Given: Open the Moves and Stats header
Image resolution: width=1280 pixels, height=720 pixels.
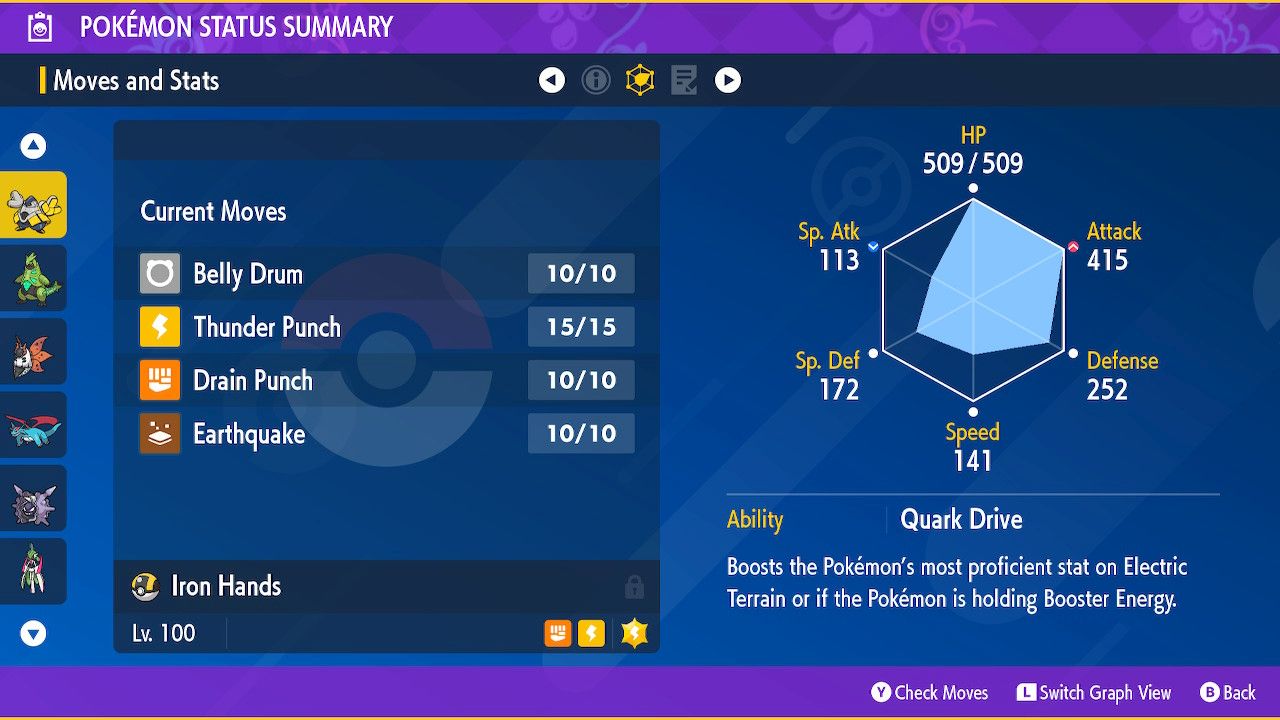Looking at the screenshot, I should pyautogui.click(x=136, y=81).
